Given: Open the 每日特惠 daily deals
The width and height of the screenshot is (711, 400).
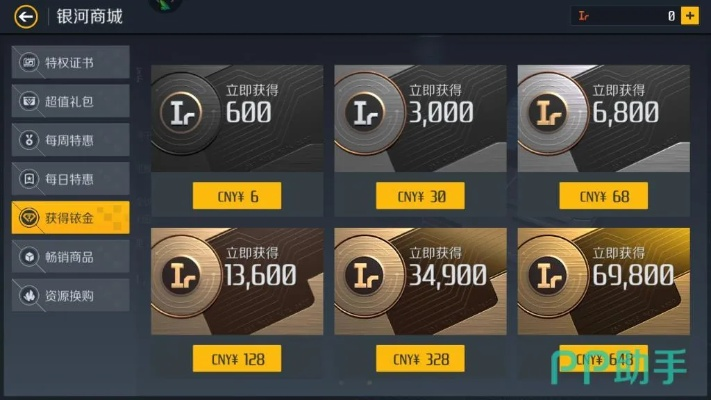Looking at the screenshot, I should click(x=70, y=179).
